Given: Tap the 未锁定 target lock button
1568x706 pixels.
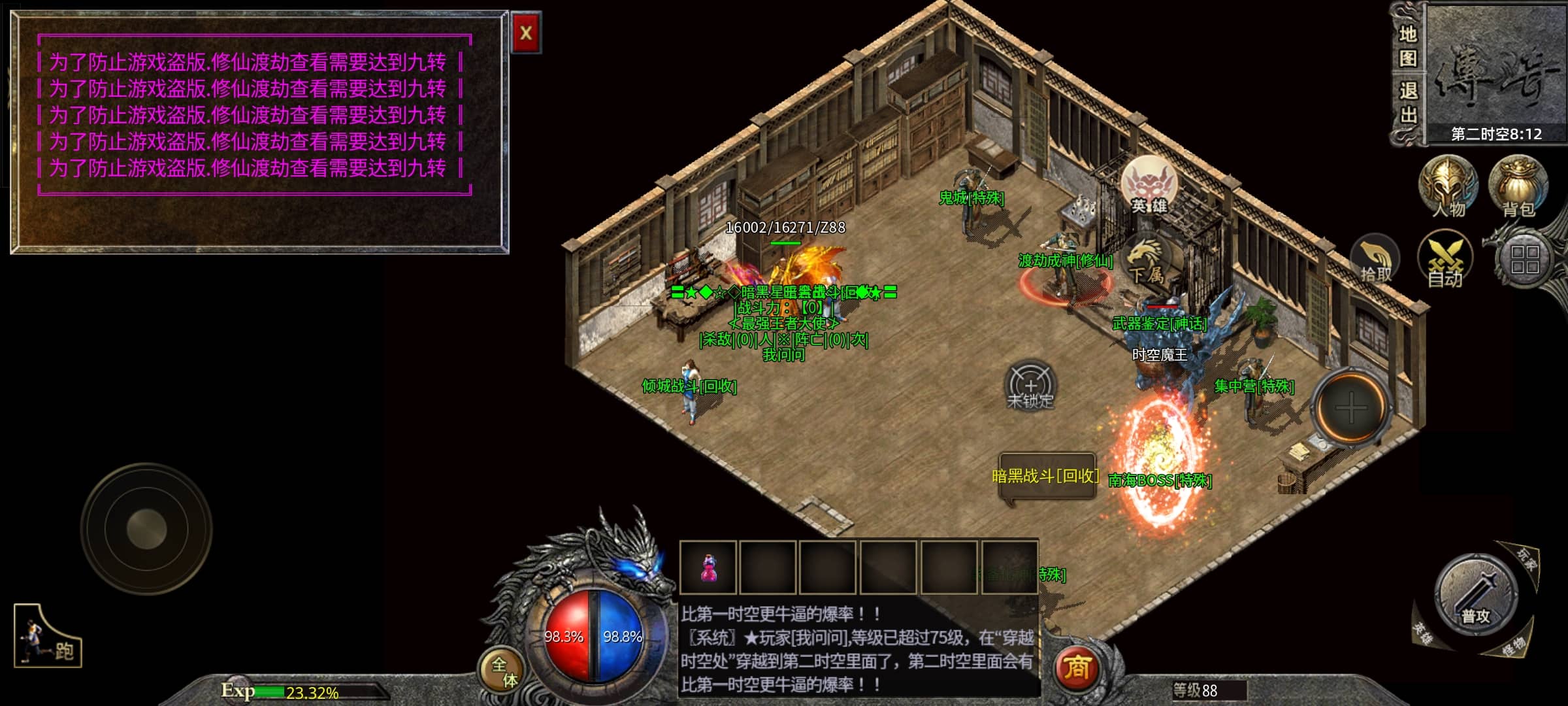Looking at the screenshot, I should [x=1030, y=386].
